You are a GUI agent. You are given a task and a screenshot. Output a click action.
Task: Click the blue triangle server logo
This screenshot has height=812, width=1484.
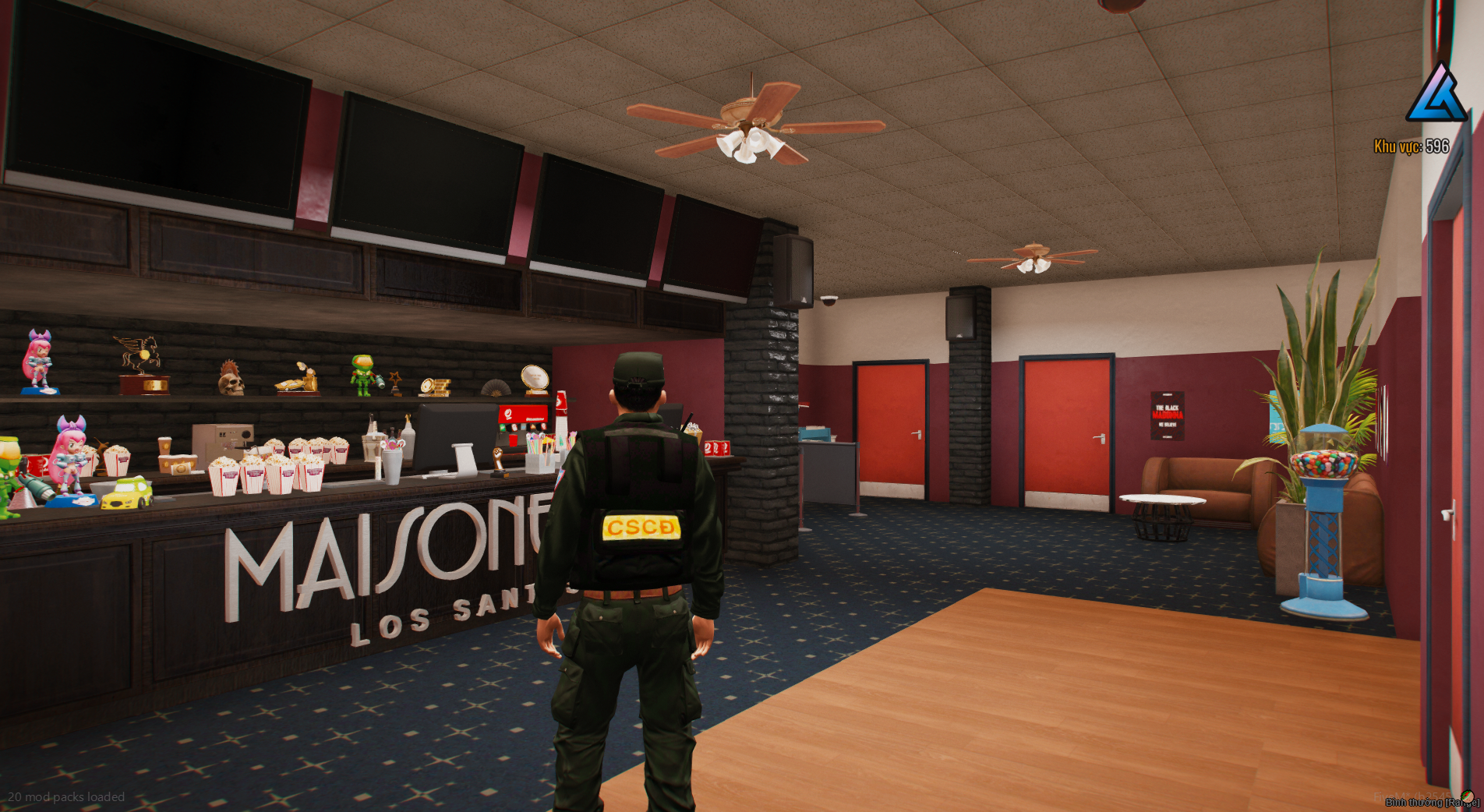pos(1436,94)
